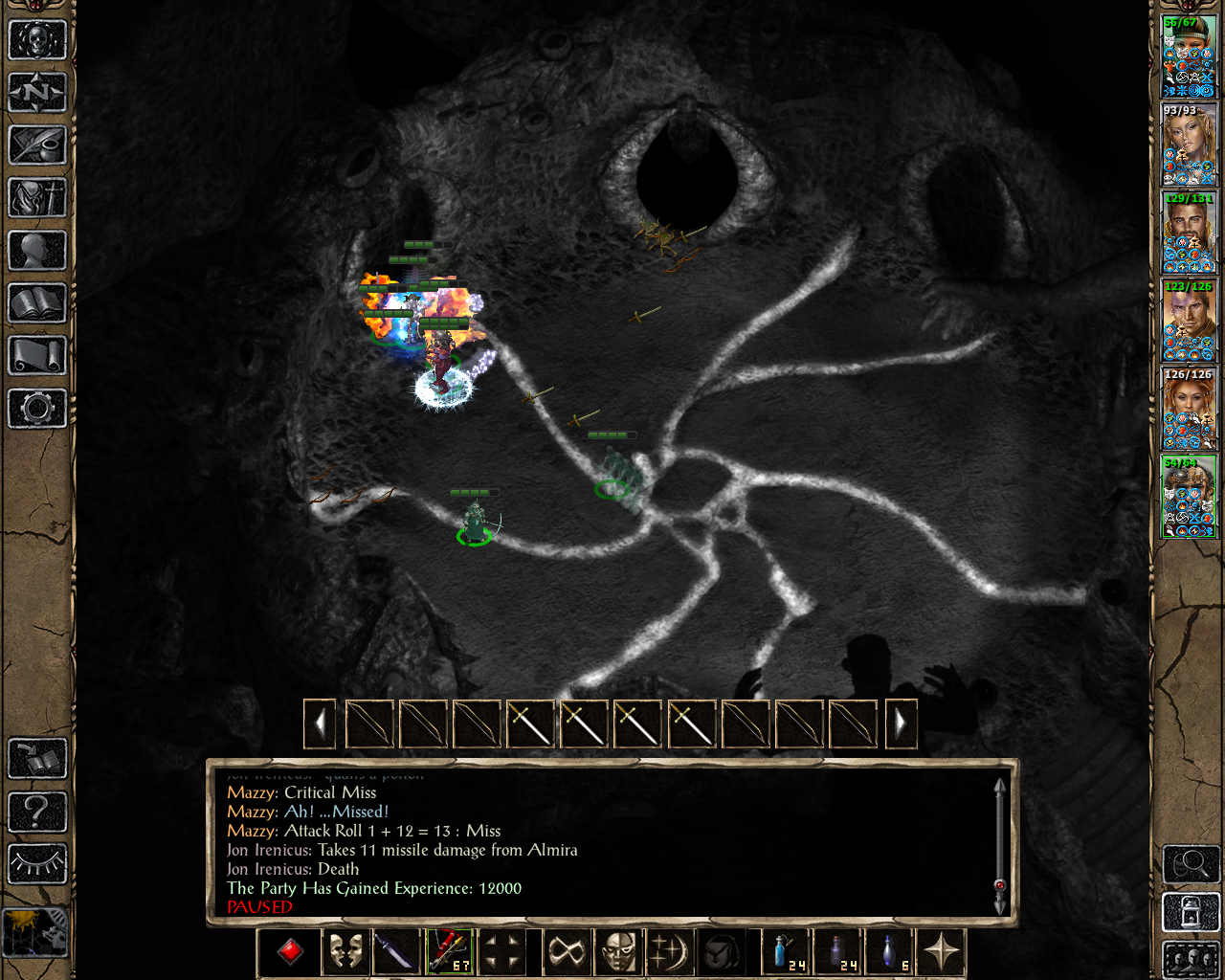Image resolution: width=1225 pixels, height=980 pixels.
Task: Open the journal with the quill icon
Action: [x=37, y=145]
